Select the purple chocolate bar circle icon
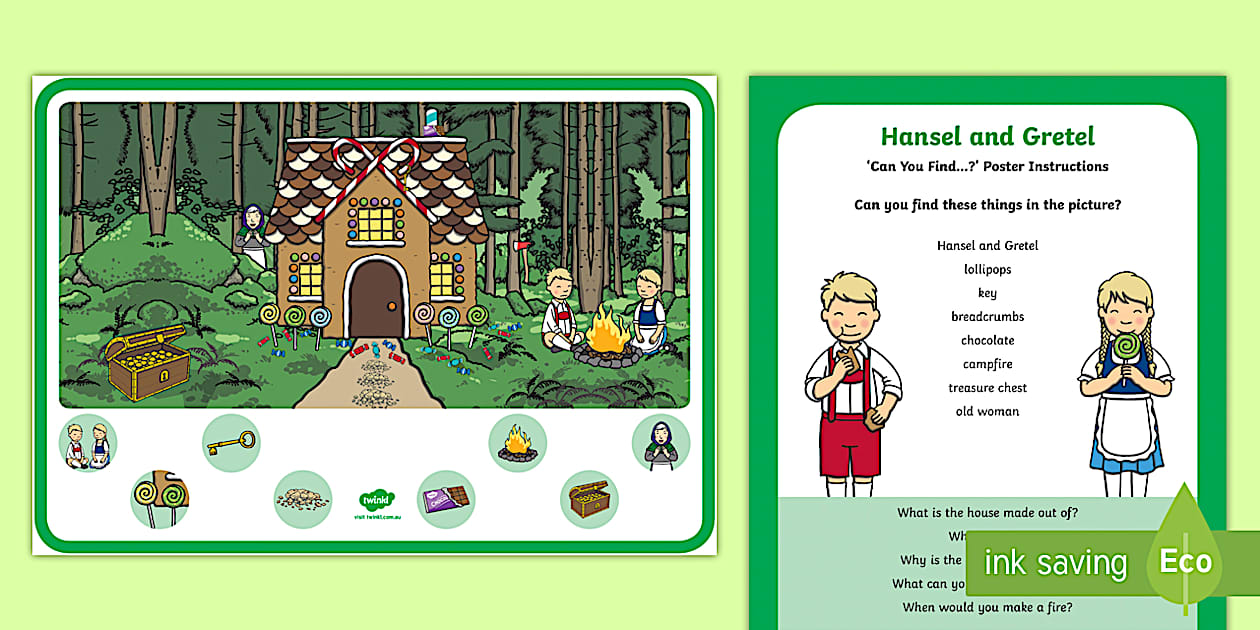 (x=446, y=499)
